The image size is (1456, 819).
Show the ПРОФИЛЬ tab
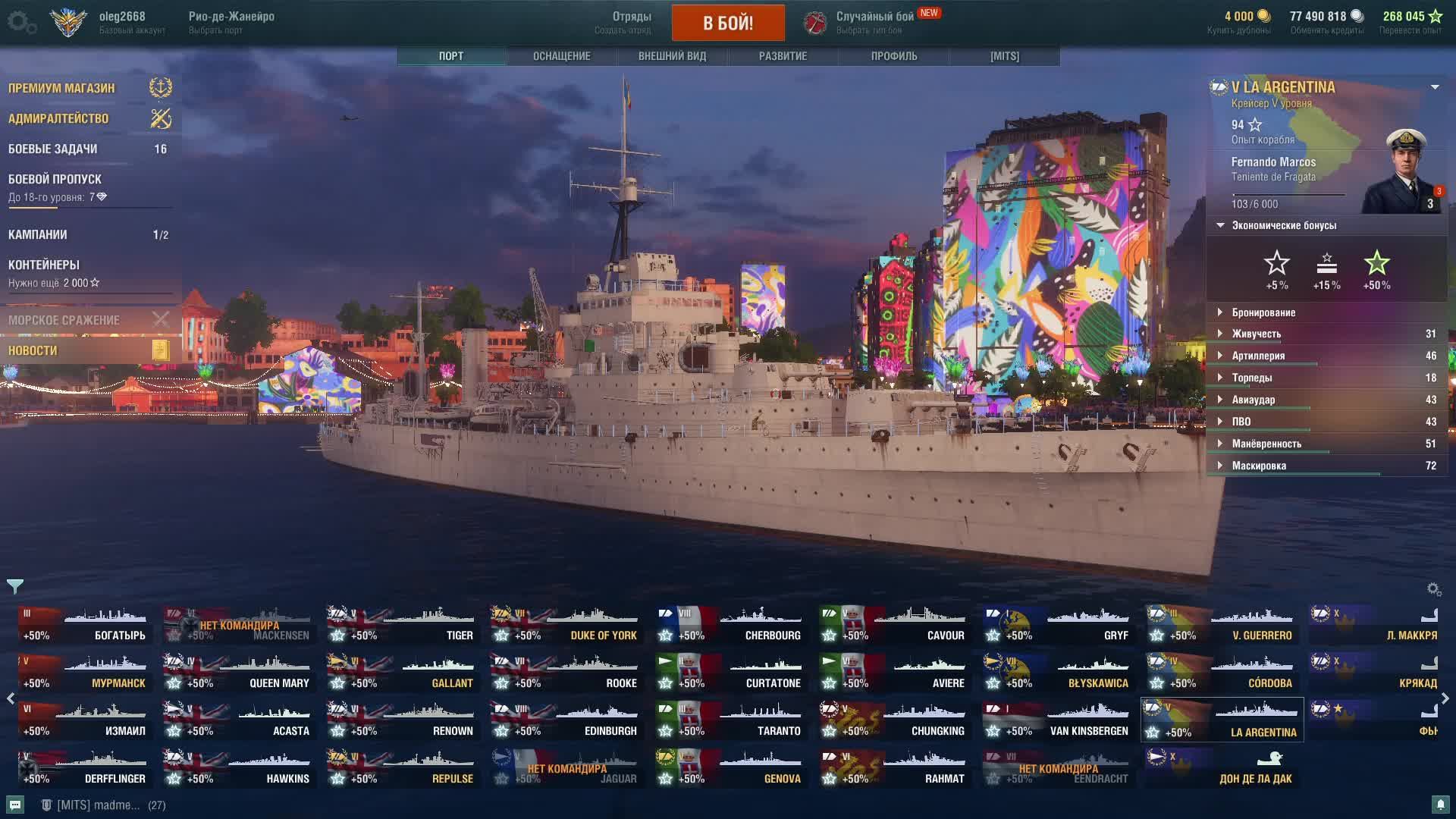tap(894, 56)
